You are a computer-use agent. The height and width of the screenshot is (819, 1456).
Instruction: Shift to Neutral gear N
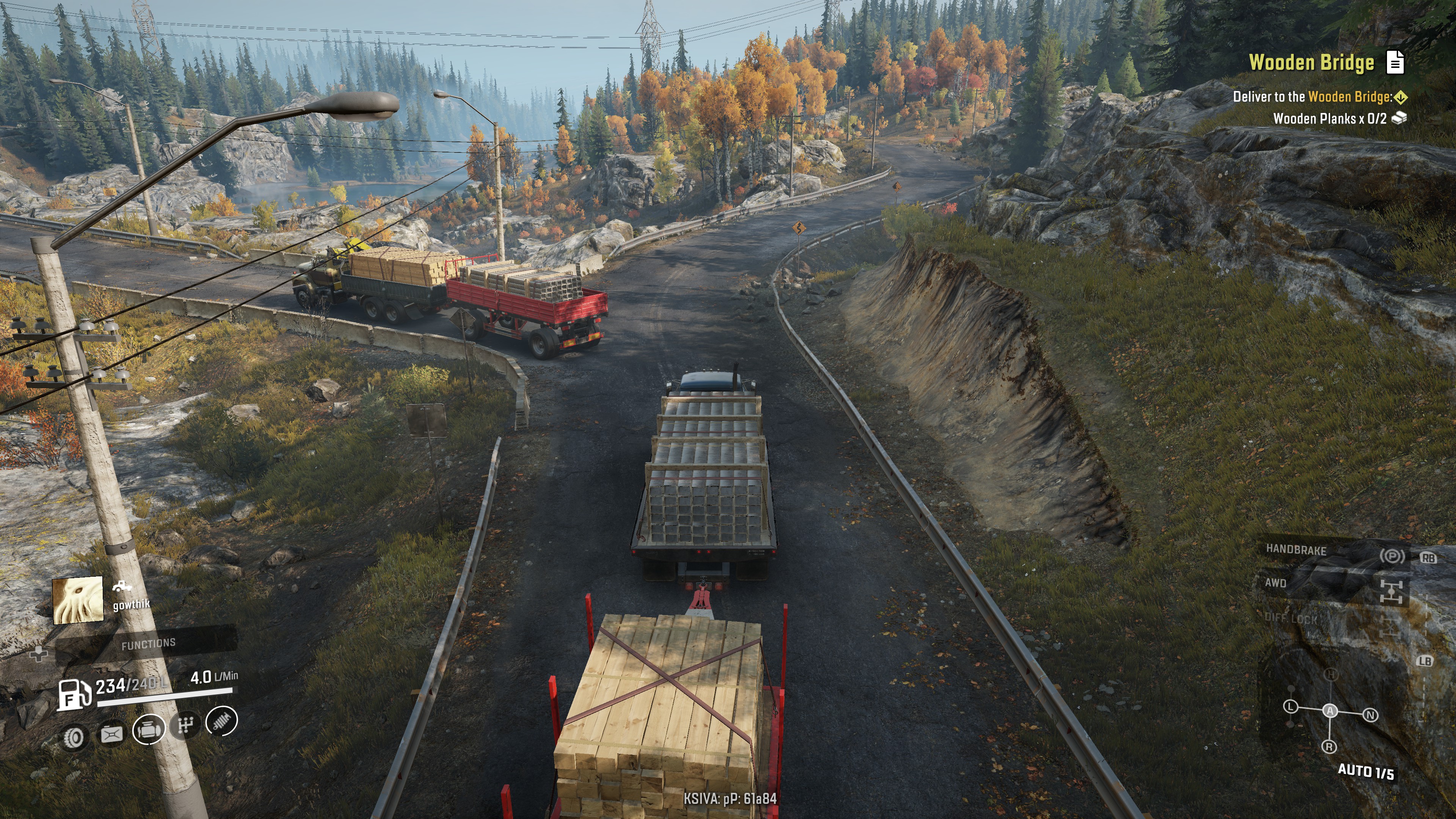[1370, 715]
